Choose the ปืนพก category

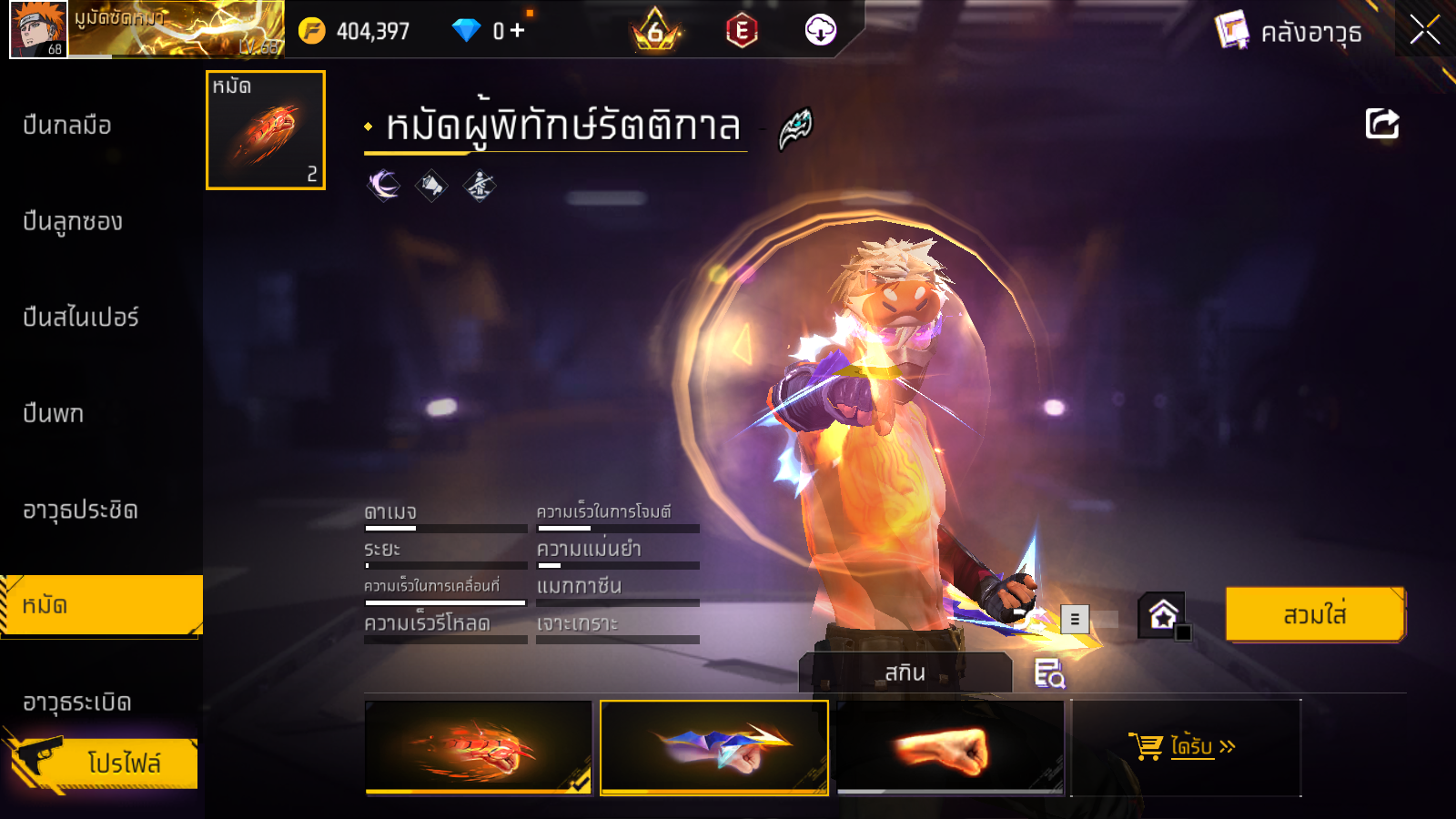54,414
